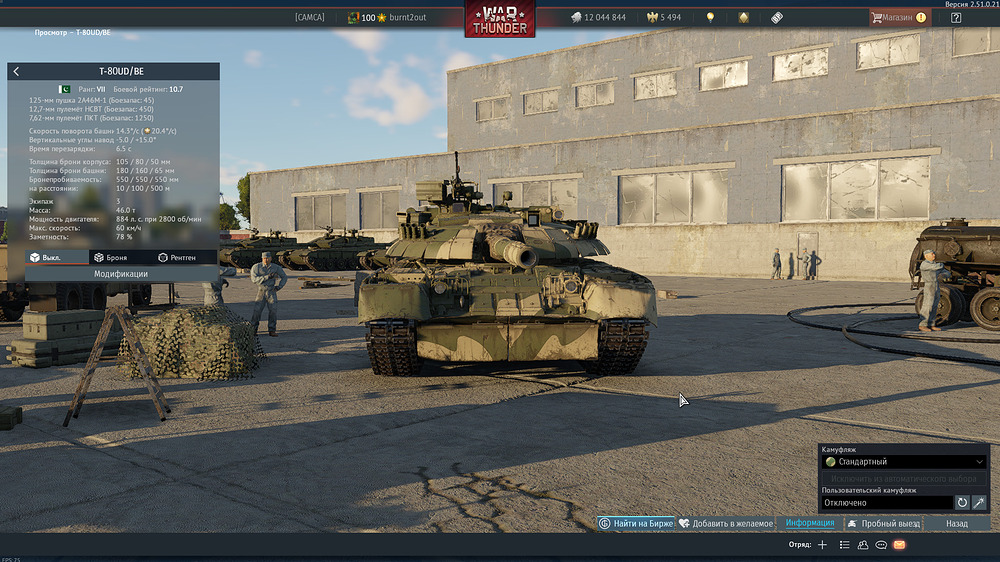
Task: Open the Информация button
Action: point(809,523)
